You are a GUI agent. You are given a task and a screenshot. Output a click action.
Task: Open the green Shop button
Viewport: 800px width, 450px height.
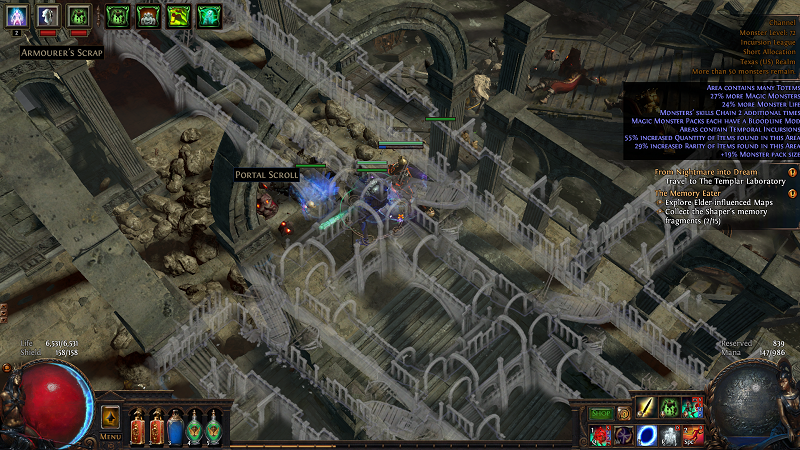click(x=601, y=413)
